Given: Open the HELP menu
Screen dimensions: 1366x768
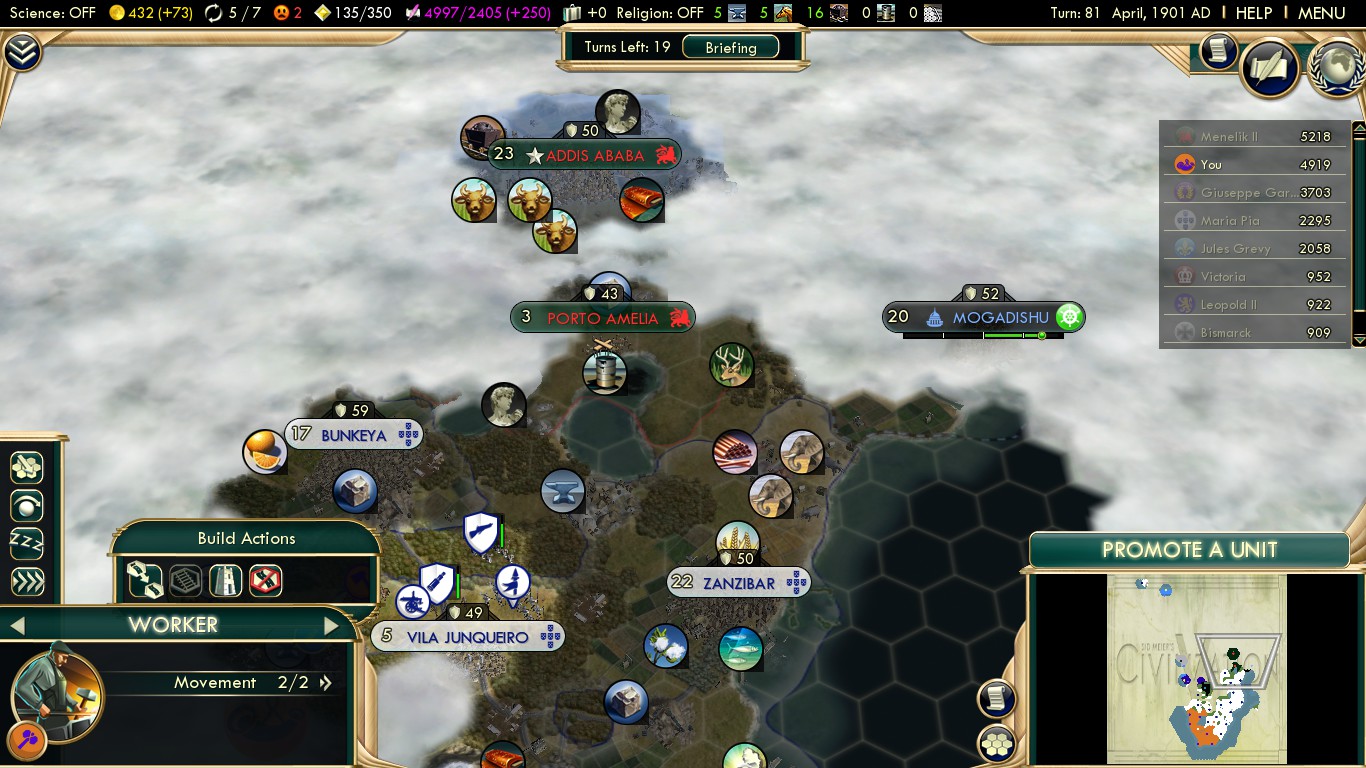Looking at the screenshot, I should (x=1253, y=13).
